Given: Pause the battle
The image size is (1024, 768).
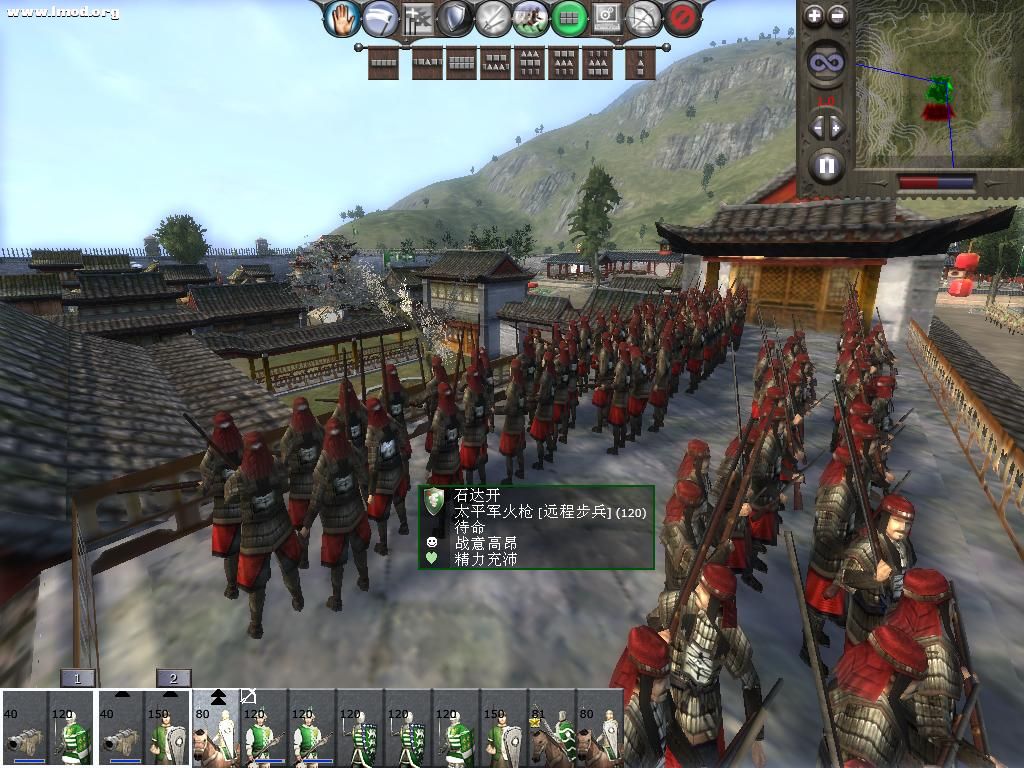Looking at the screenshot, I should pyautogui.click(x=826, y=165).
